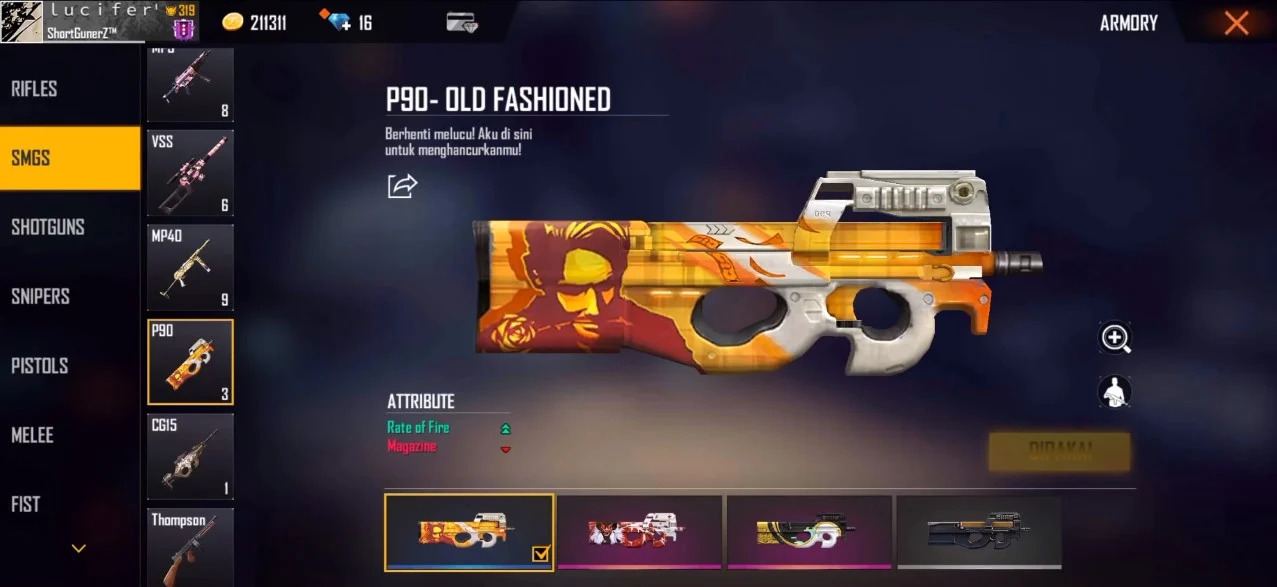Viewport: 1277px width, 587px height.
Task: Zoom in with the magnifier icon
Action: click(1115, 338)
